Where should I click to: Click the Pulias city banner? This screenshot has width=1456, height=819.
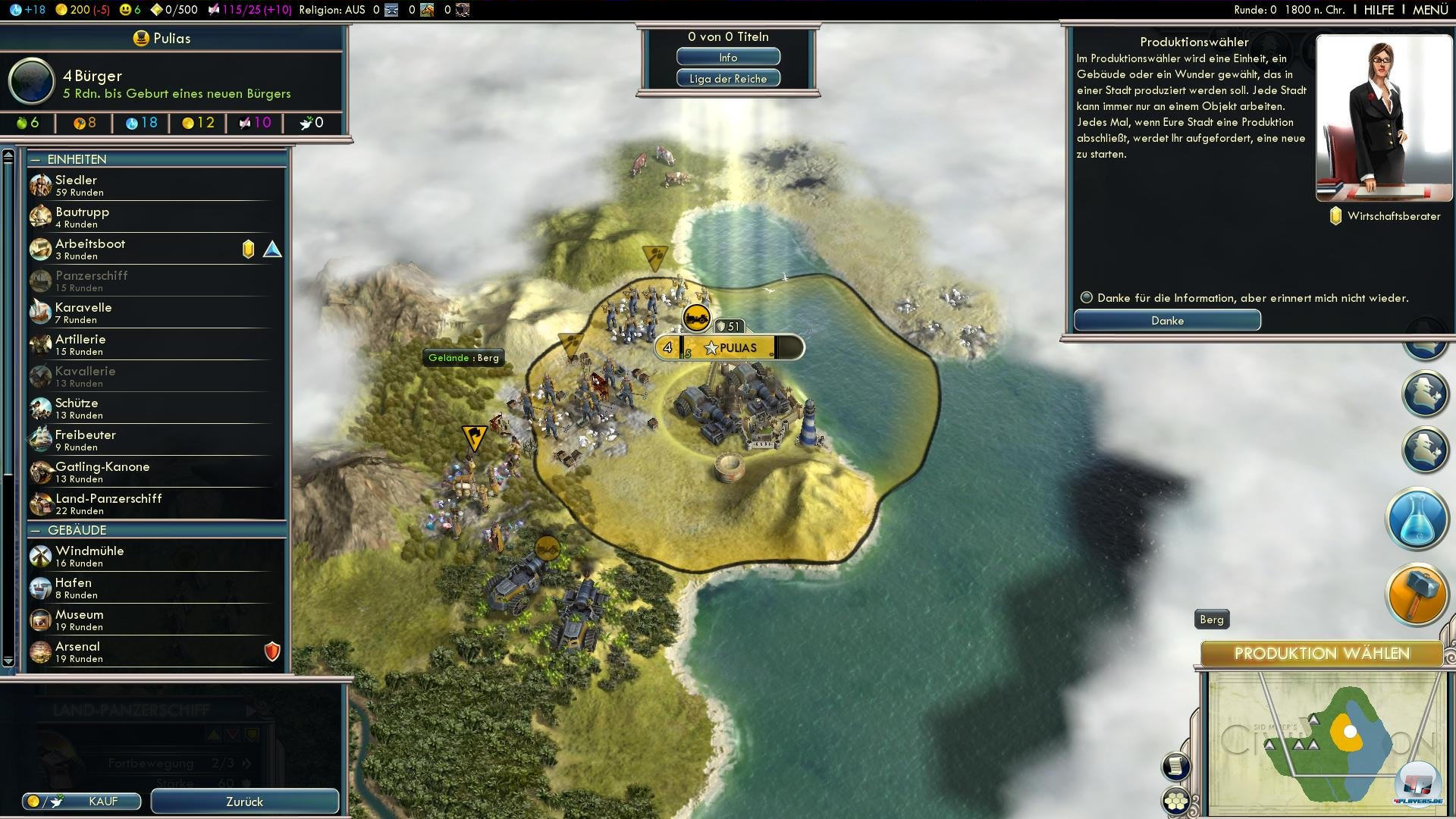point(737,348)
